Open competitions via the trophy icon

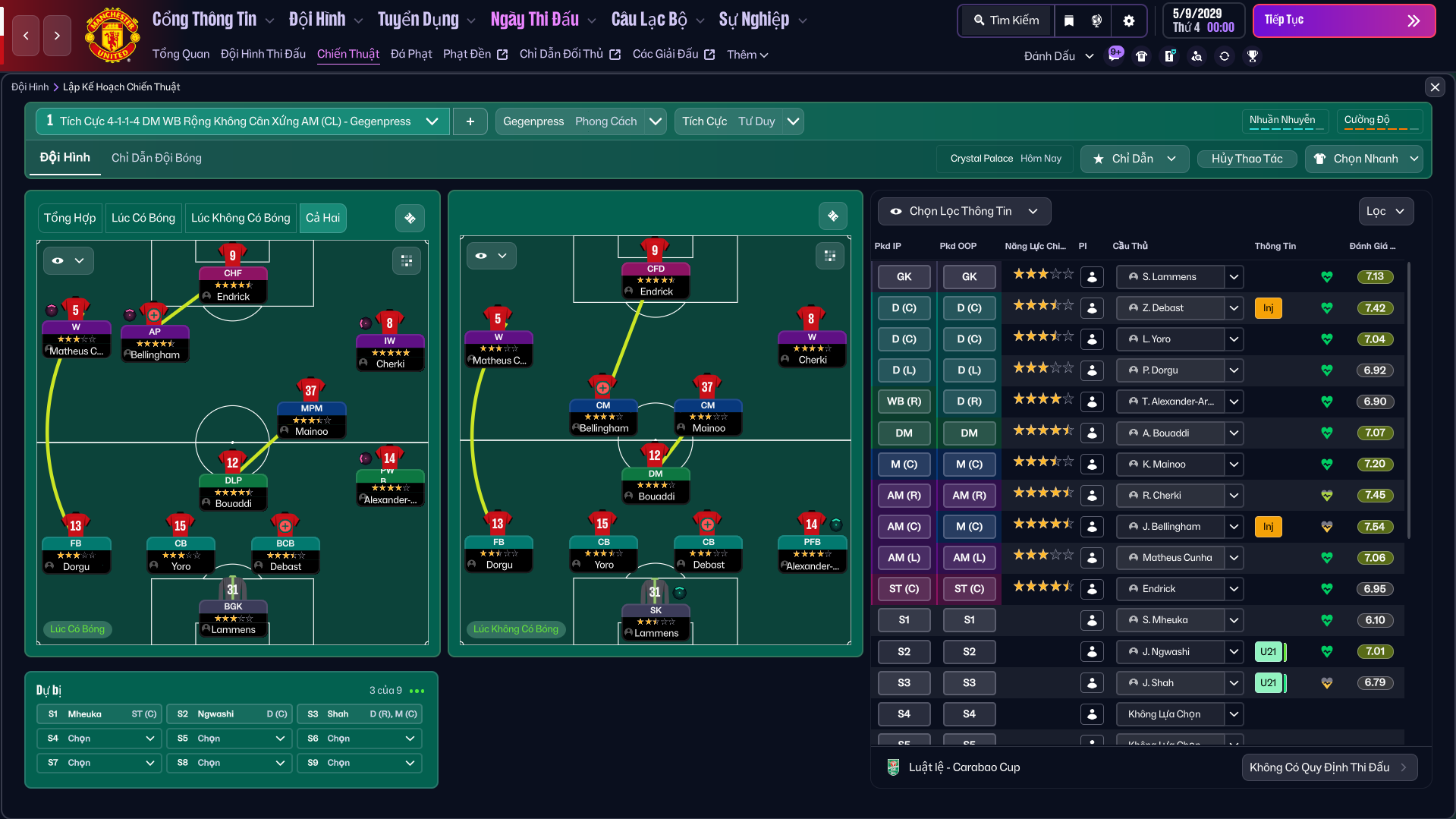pyautogui.click(x=1253, y=55)
